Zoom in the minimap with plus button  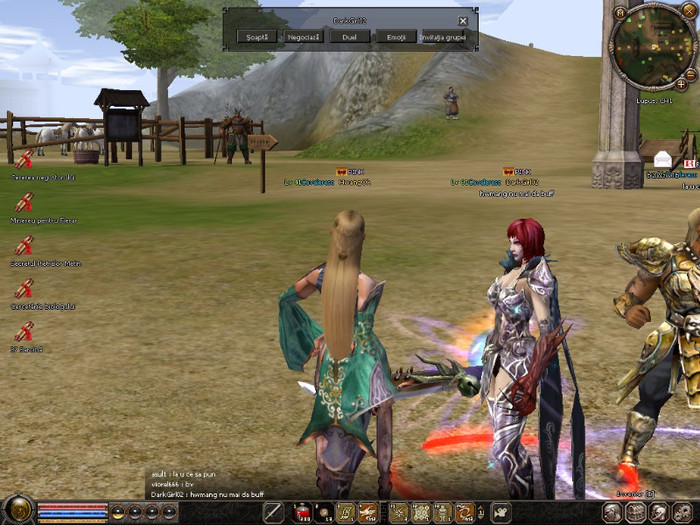click(x=681, y=85)
